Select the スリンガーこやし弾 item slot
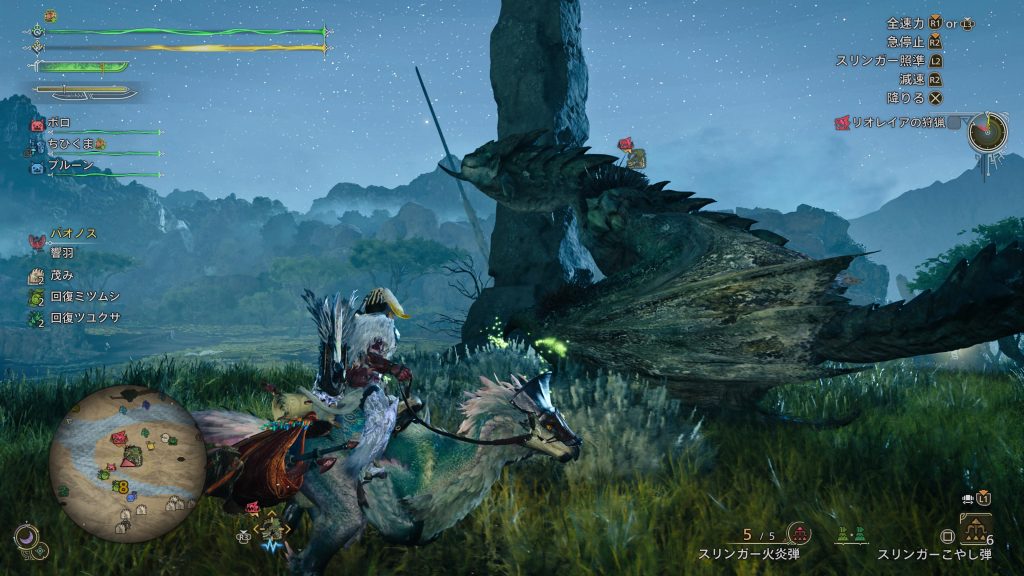 [975, 530]
